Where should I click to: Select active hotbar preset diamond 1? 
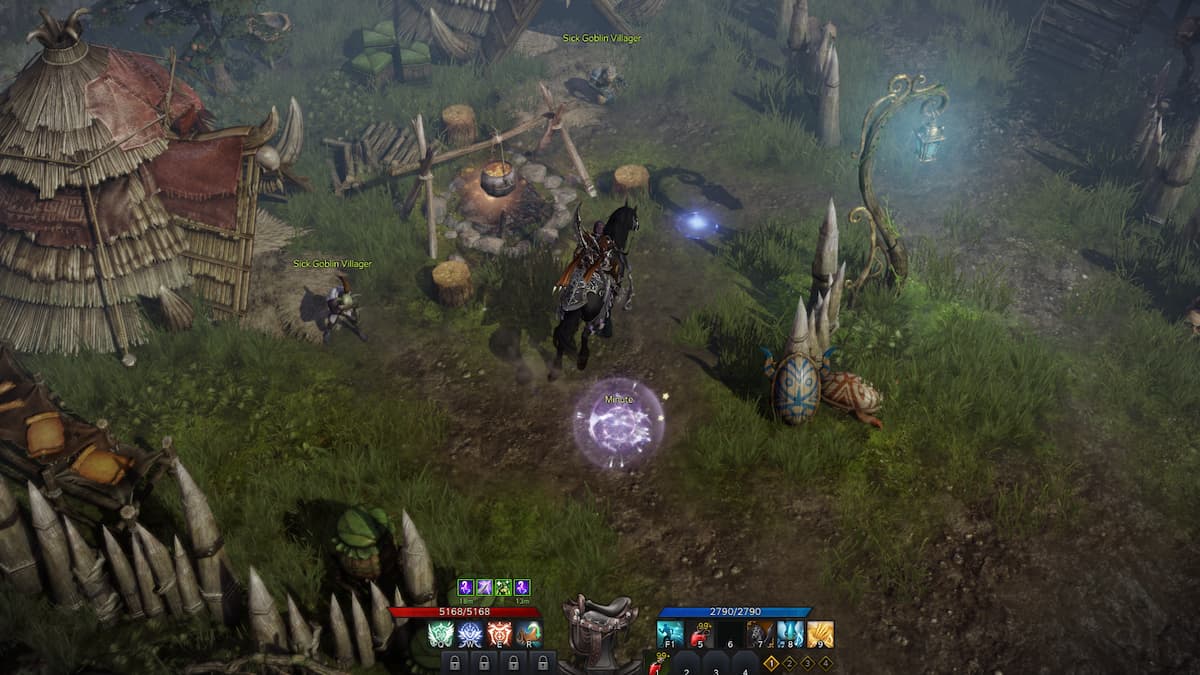point(771,662)
